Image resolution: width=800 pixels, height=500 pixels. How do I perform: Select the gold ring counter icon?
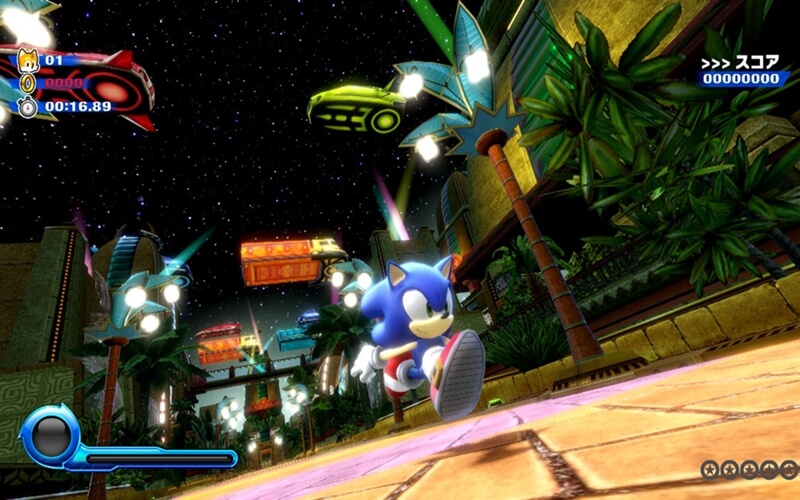point(27,84)
